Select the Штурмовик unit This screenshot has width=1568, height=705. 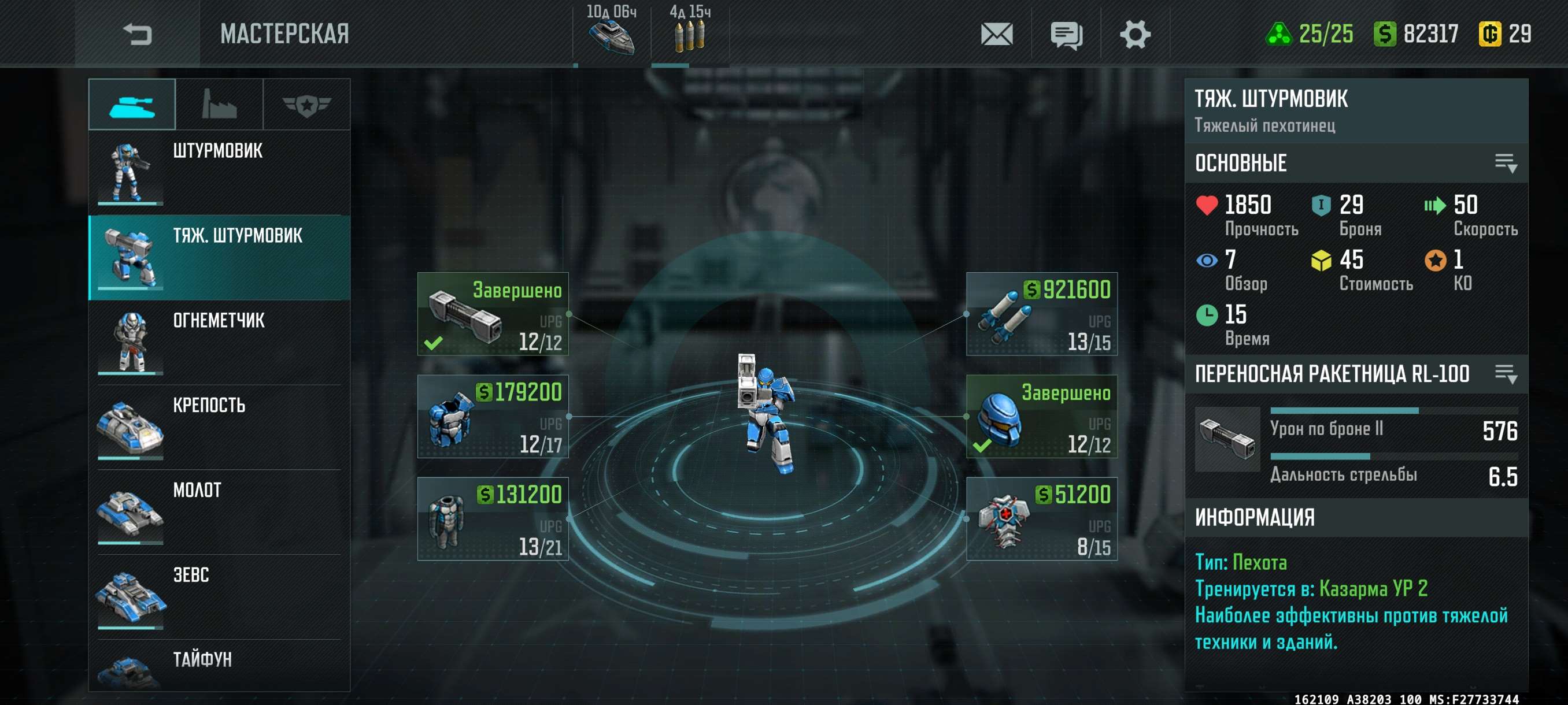219,172
